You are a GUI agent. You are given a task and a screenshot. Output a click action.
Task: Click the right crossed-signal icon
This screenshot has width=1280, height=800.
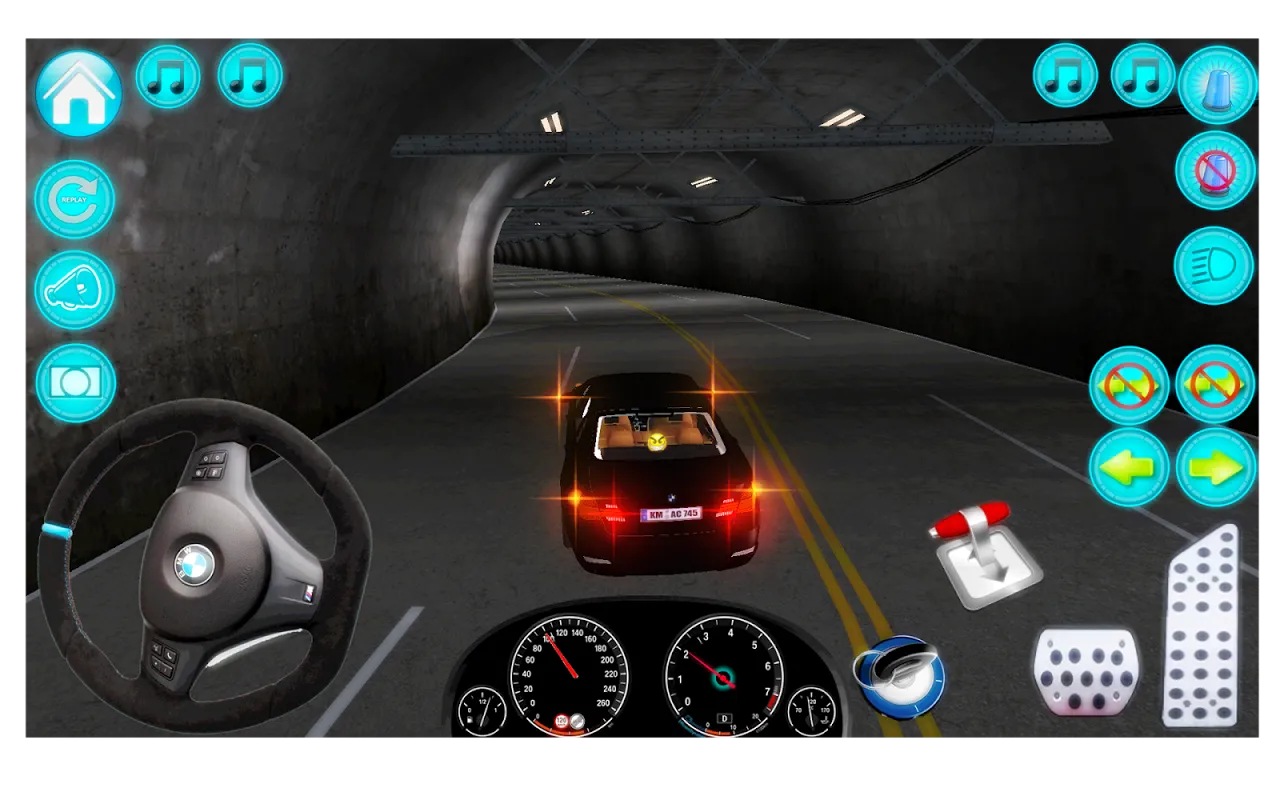pyautogui.click(x=1216, y=385)
